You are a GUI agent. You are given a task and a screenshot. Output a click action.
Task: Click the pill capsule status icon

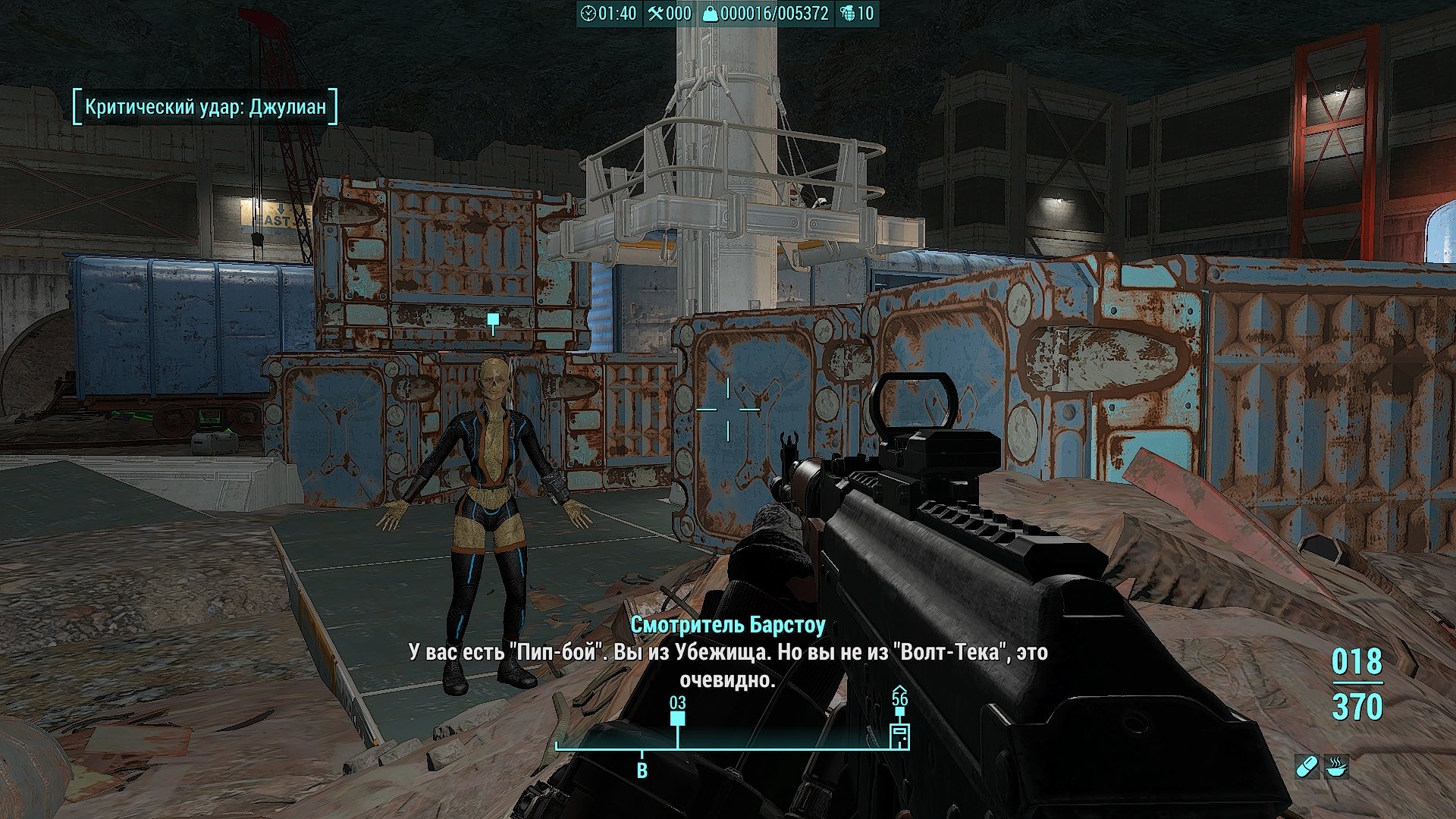(1307, 767)
